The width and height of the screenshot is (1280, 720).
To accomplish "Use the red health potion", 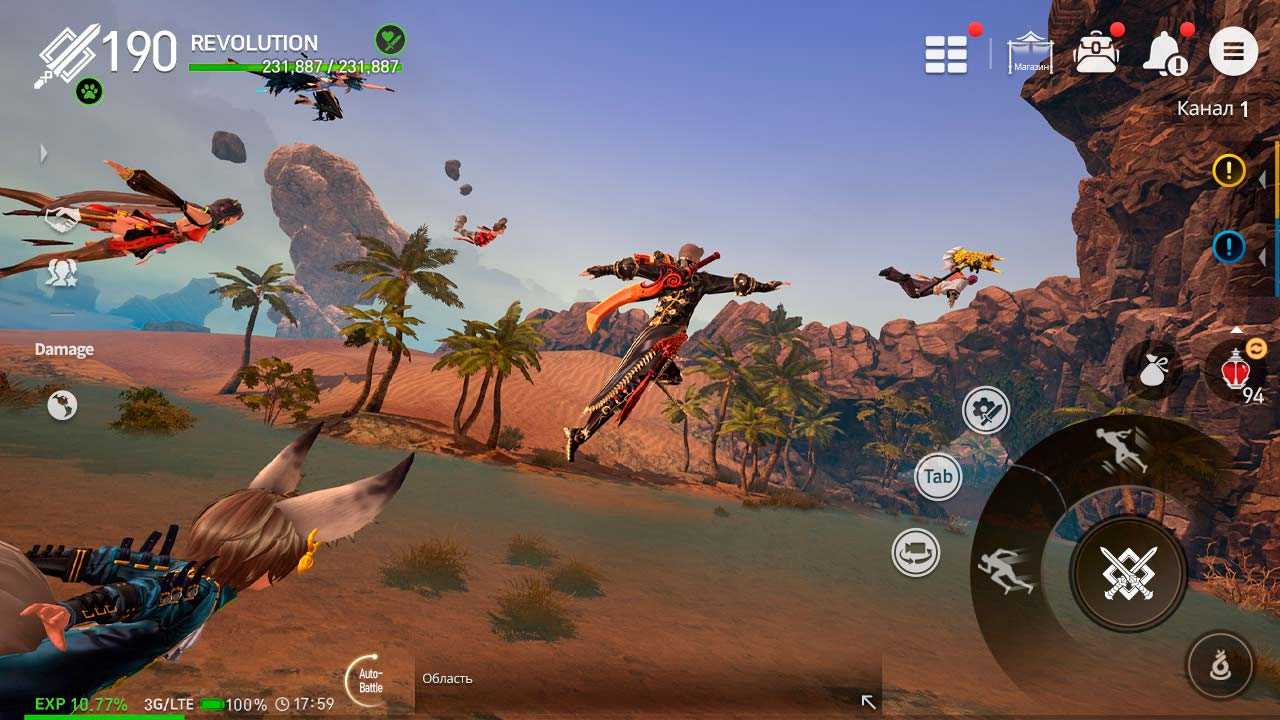I will pos(1233,372).
